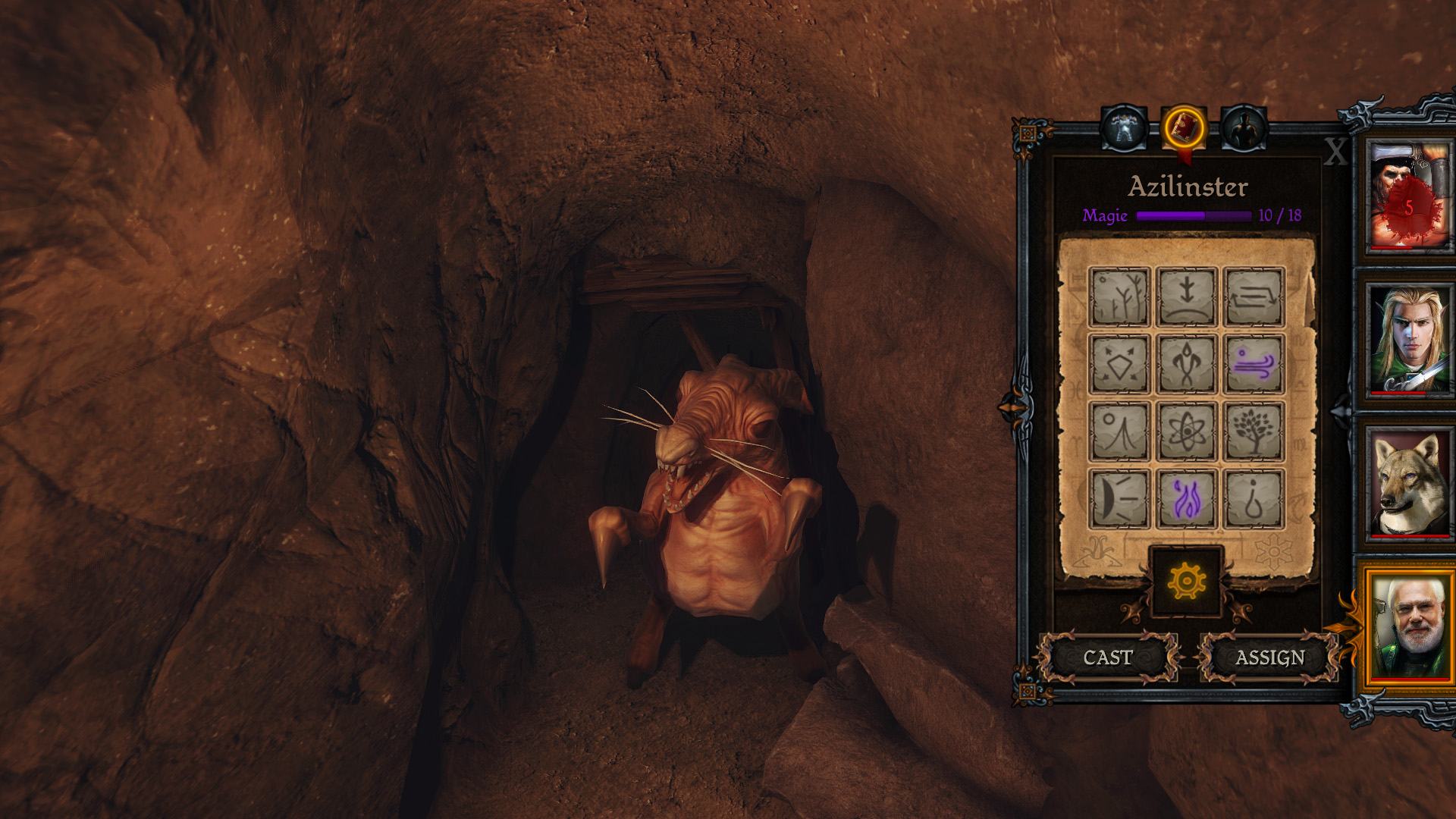The image size is (1456, 819).
Task: Close the spellbook panel with the X
Action: coord(1335,154)
